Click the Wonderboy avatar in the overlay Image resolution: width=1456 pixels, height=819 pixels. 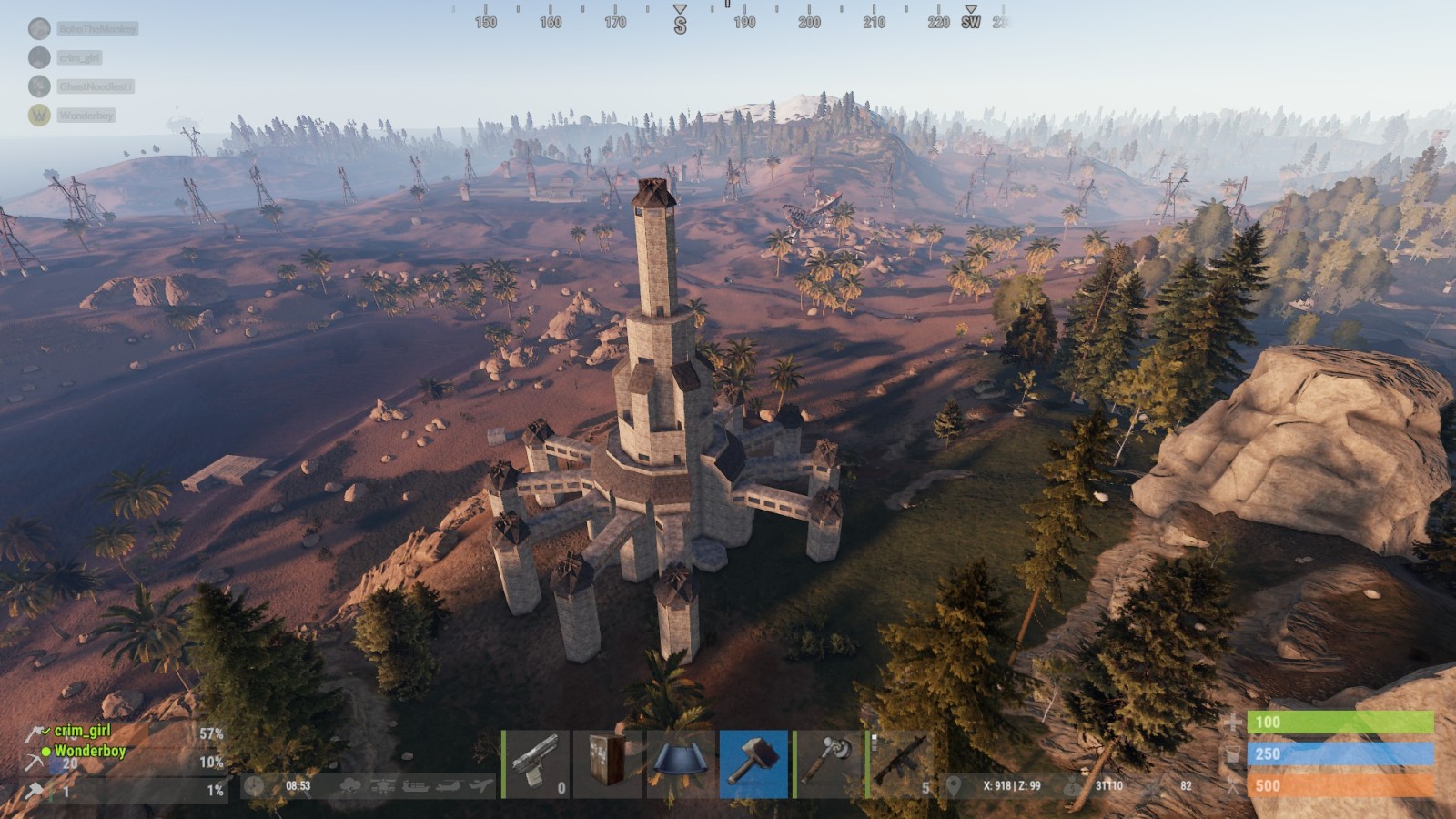(39, 116)
